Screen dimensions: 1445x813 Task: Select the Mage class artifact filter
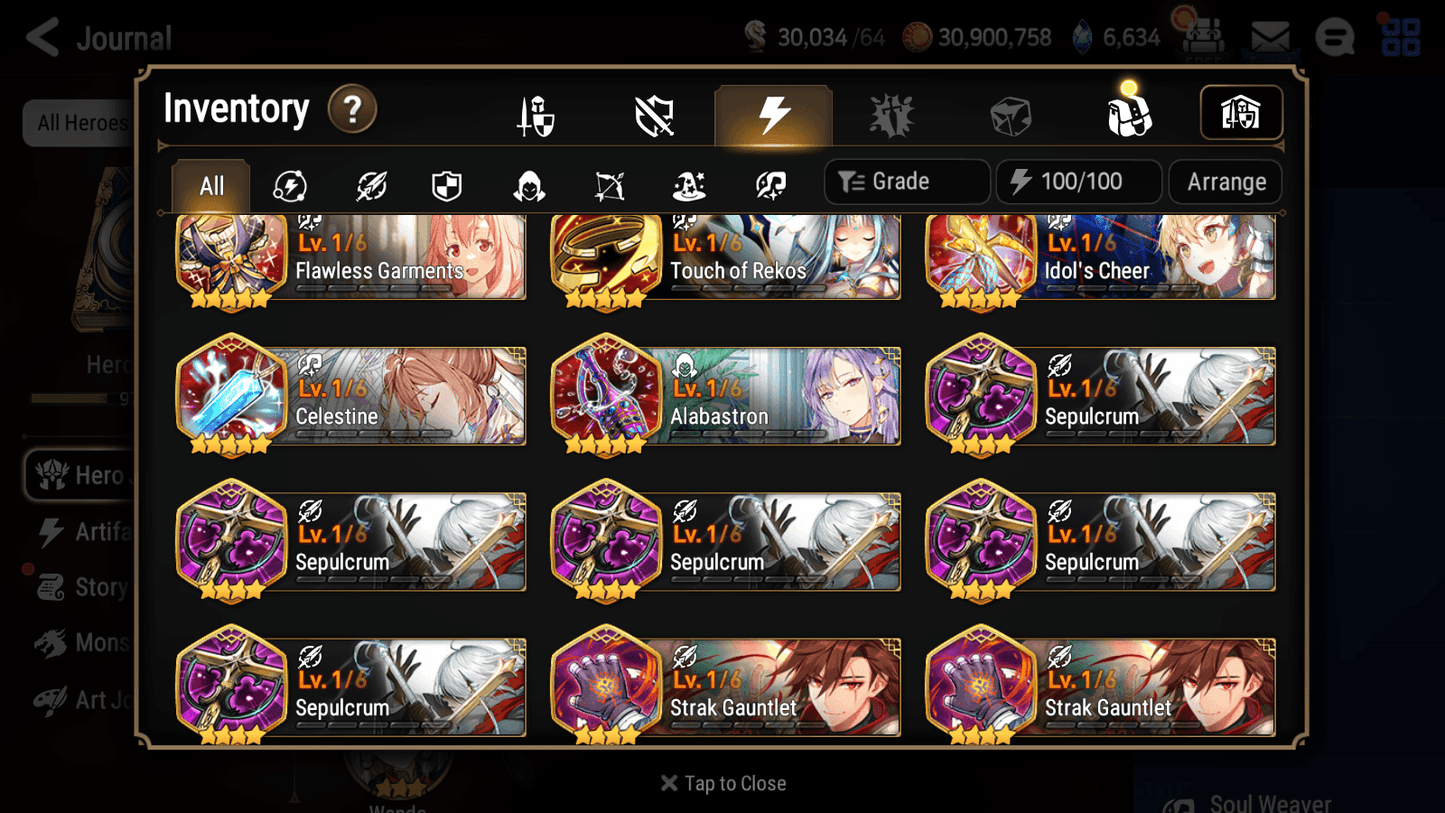tap(688, 185)
